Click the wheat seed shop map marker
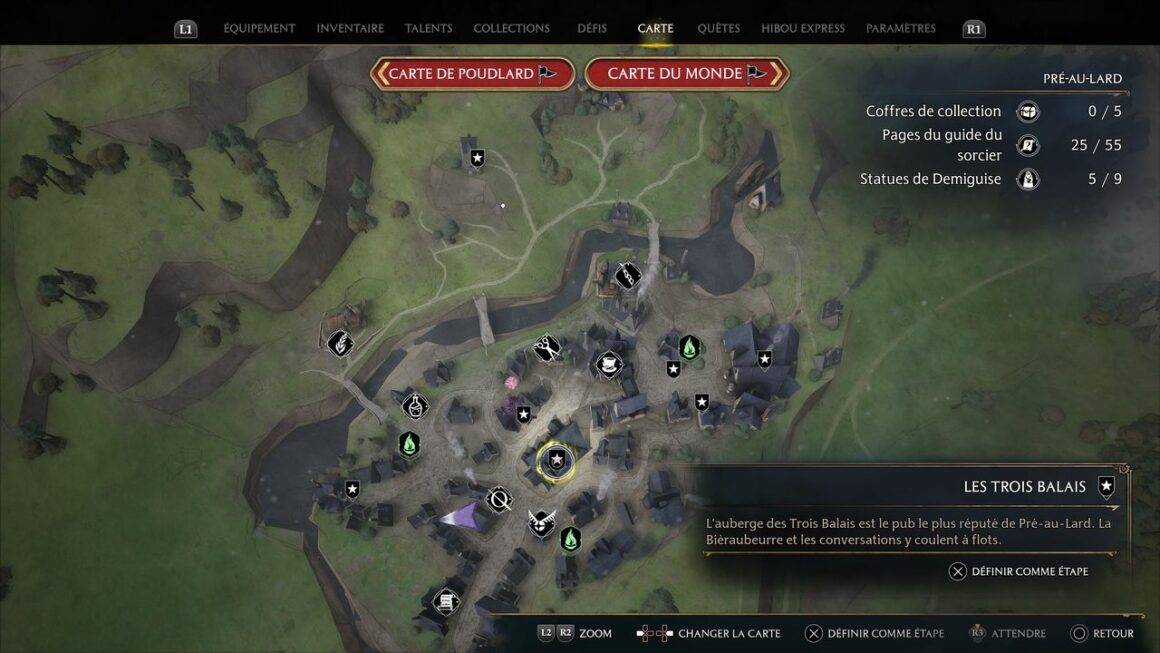Viewport: 1160px width, 653px height. 341,342
